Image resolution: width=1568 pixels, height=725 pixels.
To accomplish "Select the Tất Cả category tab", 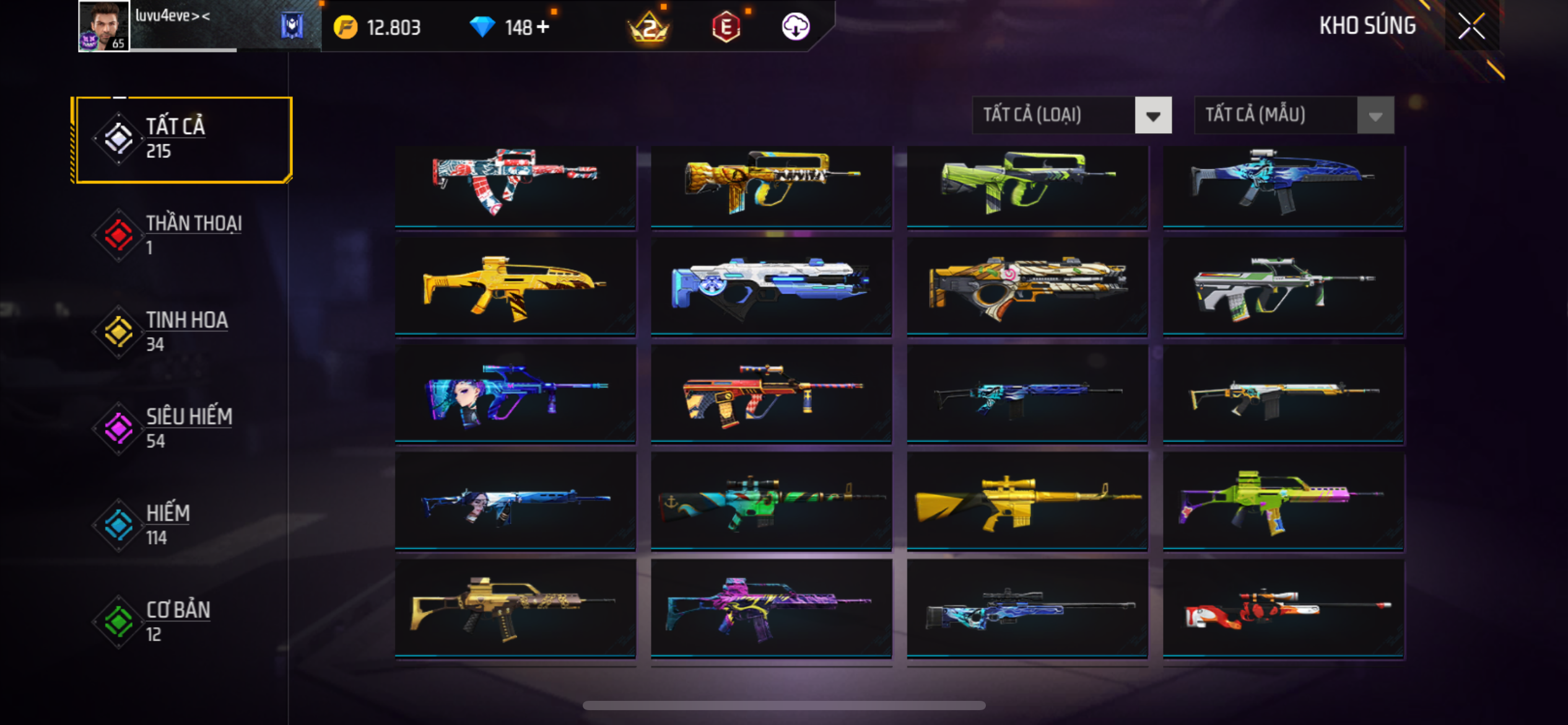I will point(182,139).
